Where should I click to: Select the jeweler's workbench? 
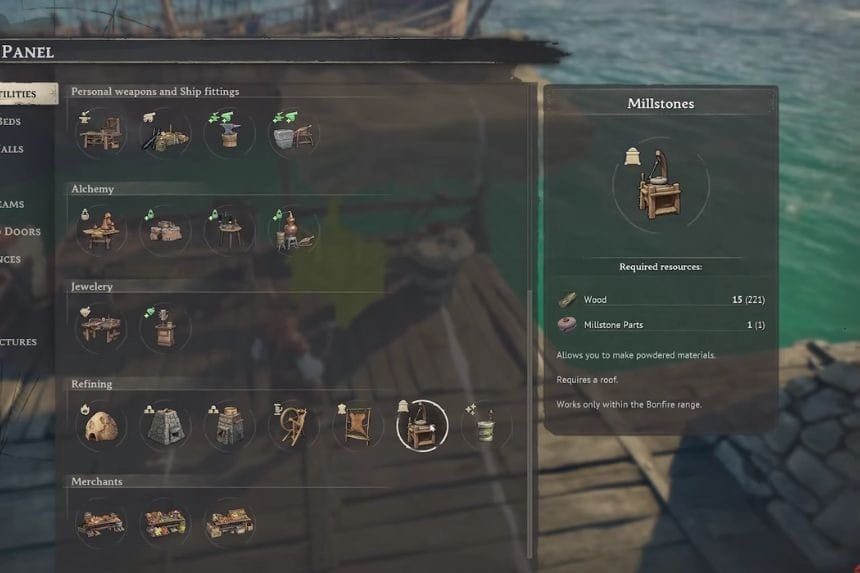pos(101,327)
